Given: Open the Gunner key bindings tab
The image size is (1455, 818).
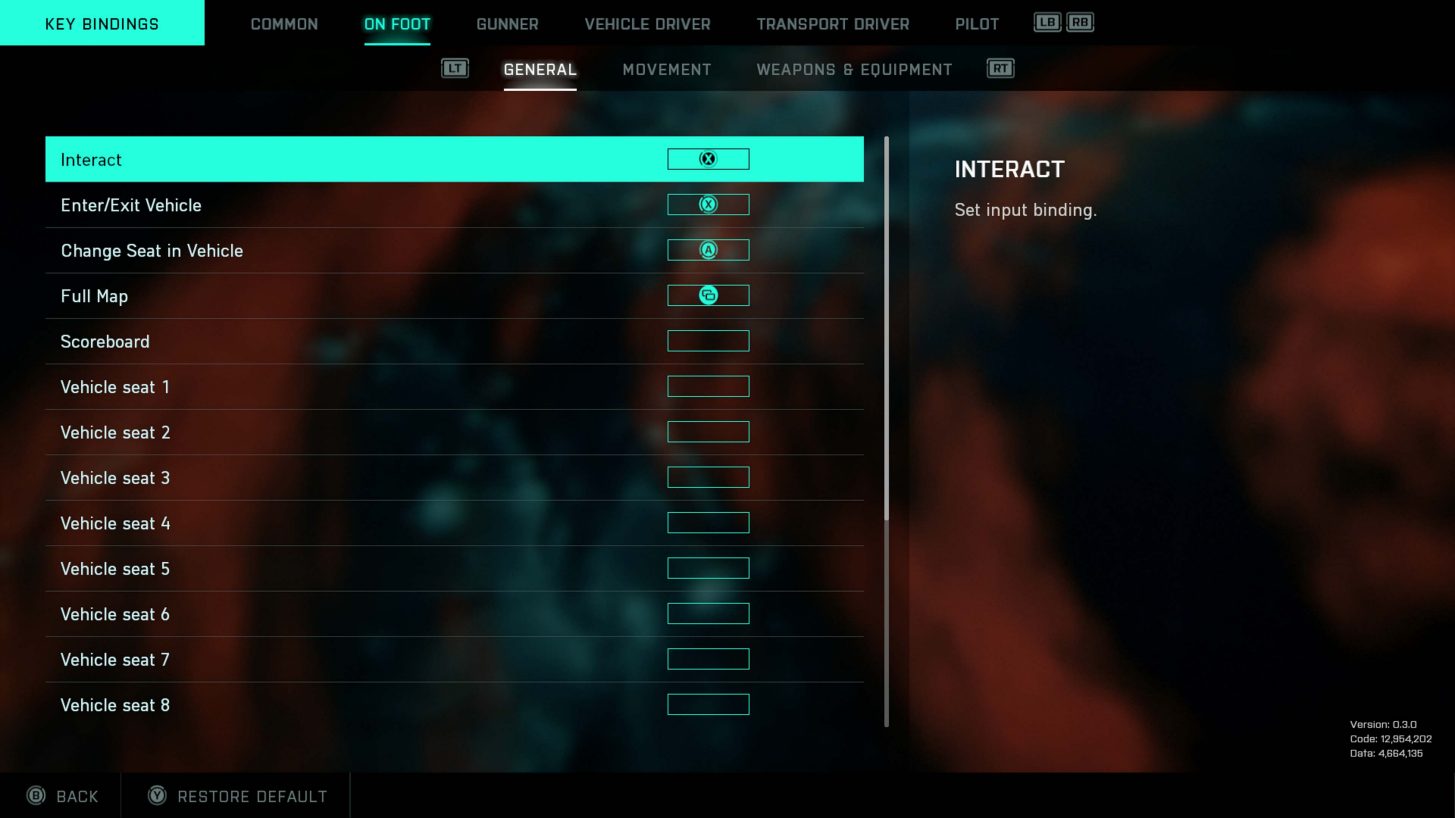Looking at the screenshot, I should [507, 23].
